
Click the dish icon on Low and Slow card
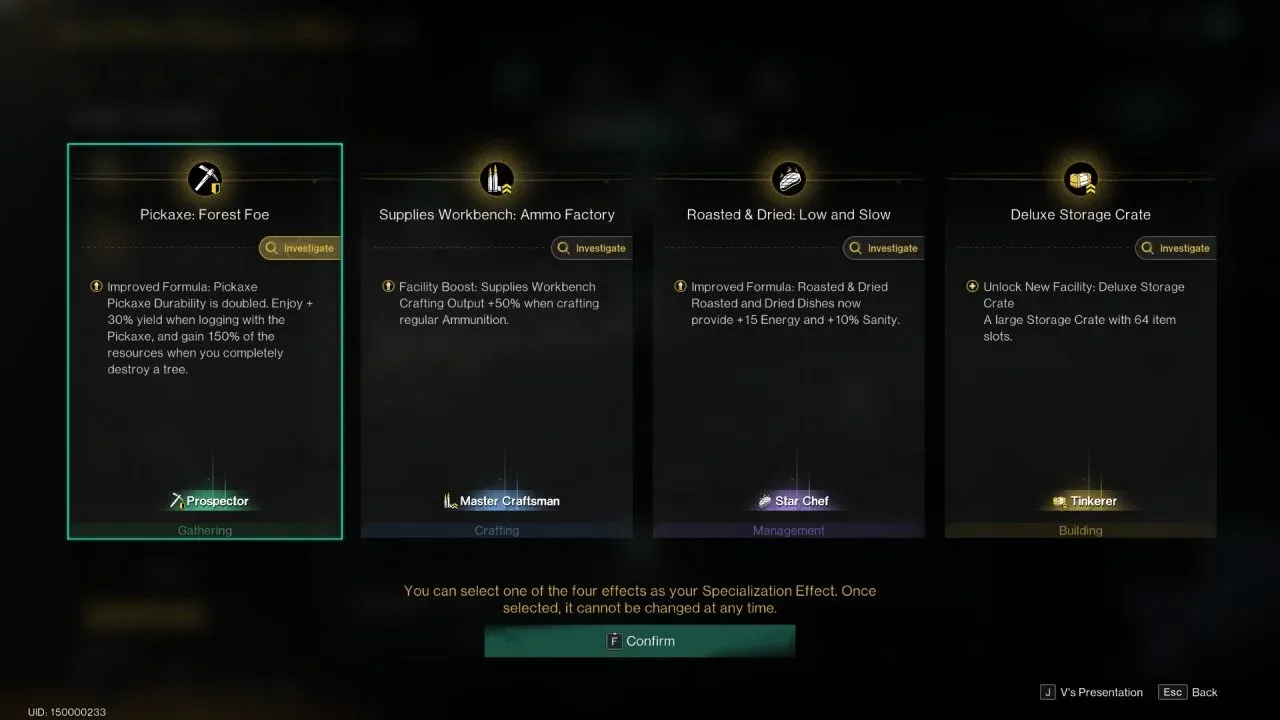tap(789, 178)
